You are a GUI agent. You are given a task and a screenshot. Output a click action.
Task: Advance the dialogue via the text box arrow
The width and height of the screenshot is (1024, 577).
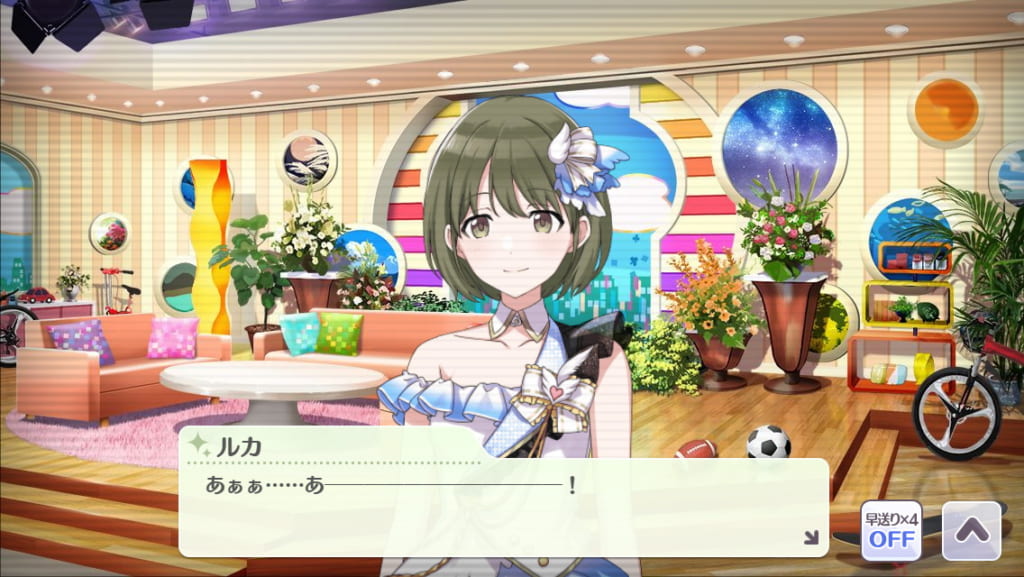[x=811, y=538]
